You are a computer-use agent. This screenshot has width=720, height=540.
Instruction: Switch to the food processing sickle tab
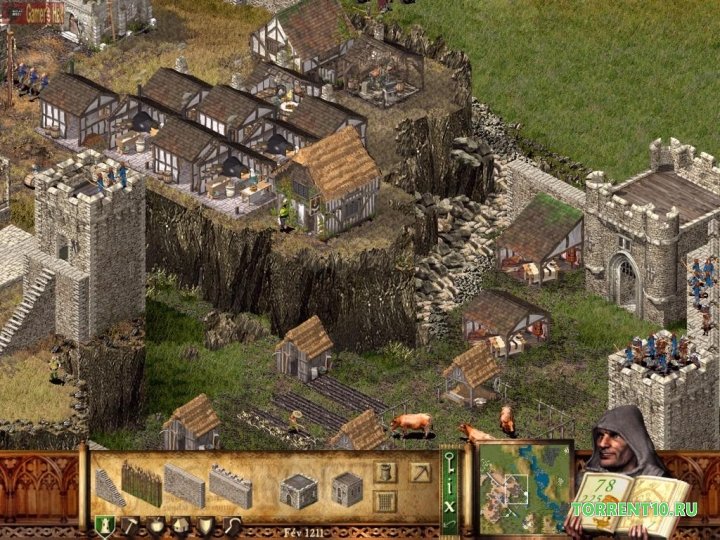tap(231, 525)
